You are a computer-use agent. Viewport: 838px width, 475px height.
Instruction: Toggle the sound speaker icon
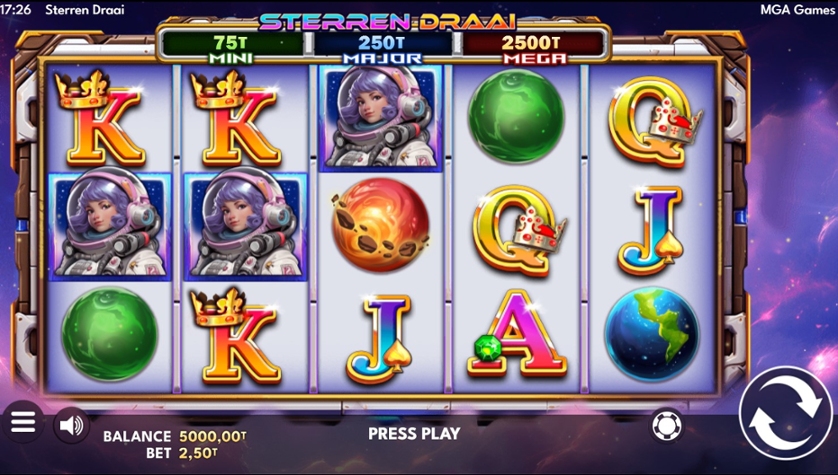tap(70, 425)
